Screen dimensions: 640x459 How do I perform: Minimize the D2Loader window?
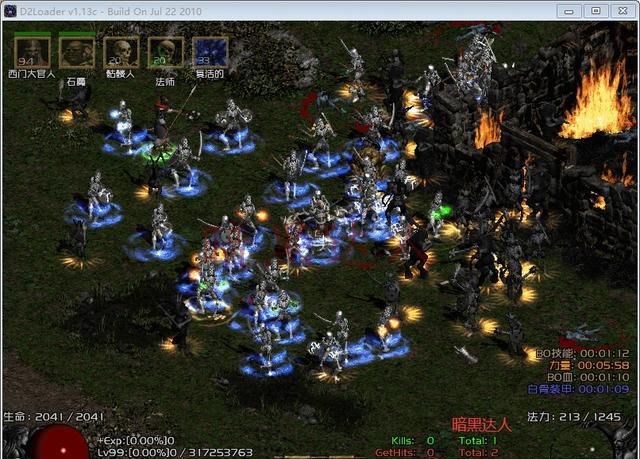569,10
